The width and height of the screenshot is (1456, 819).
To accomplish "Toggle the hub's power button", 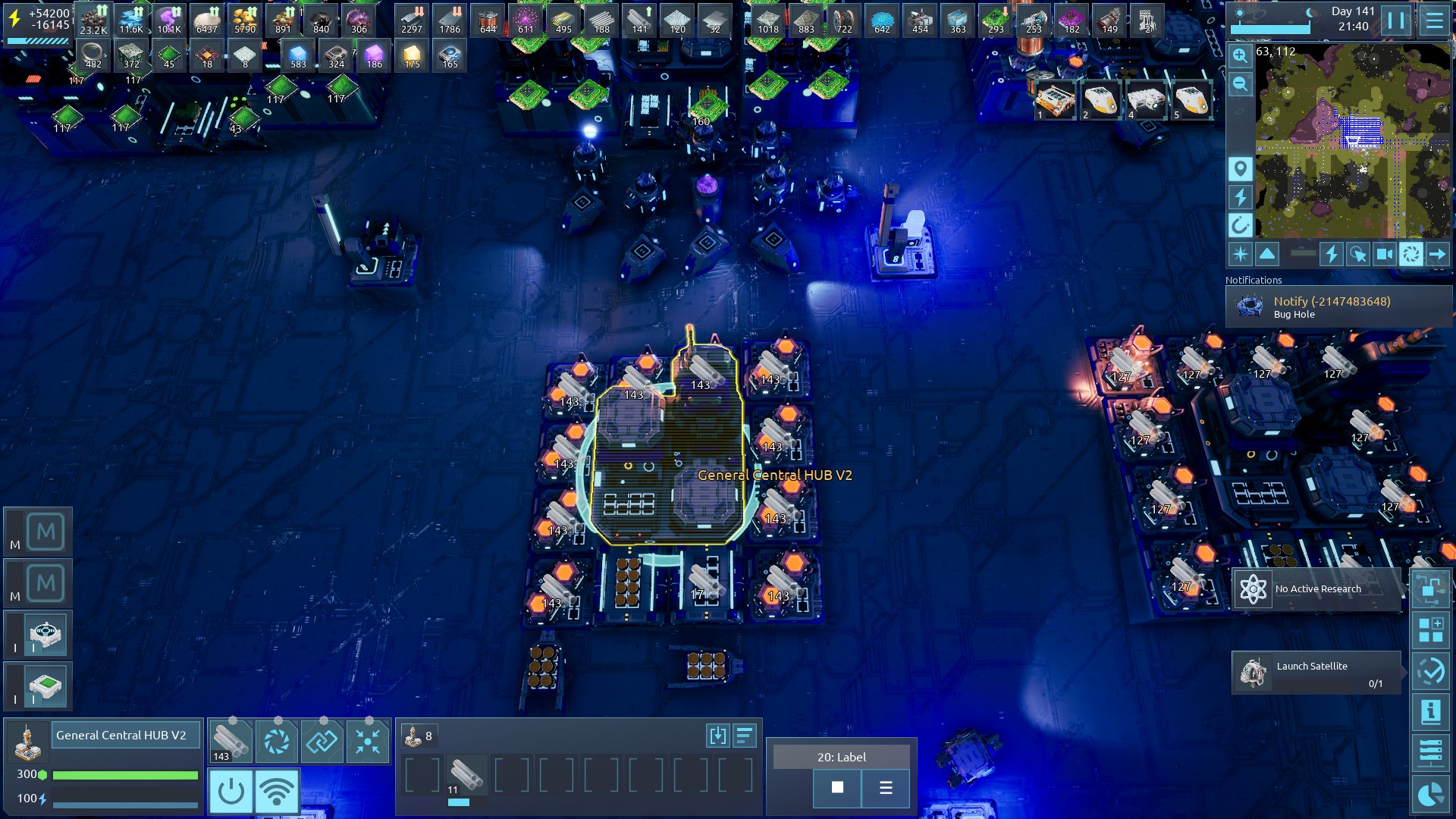I will pyautogui.click(x=231, y=792).
